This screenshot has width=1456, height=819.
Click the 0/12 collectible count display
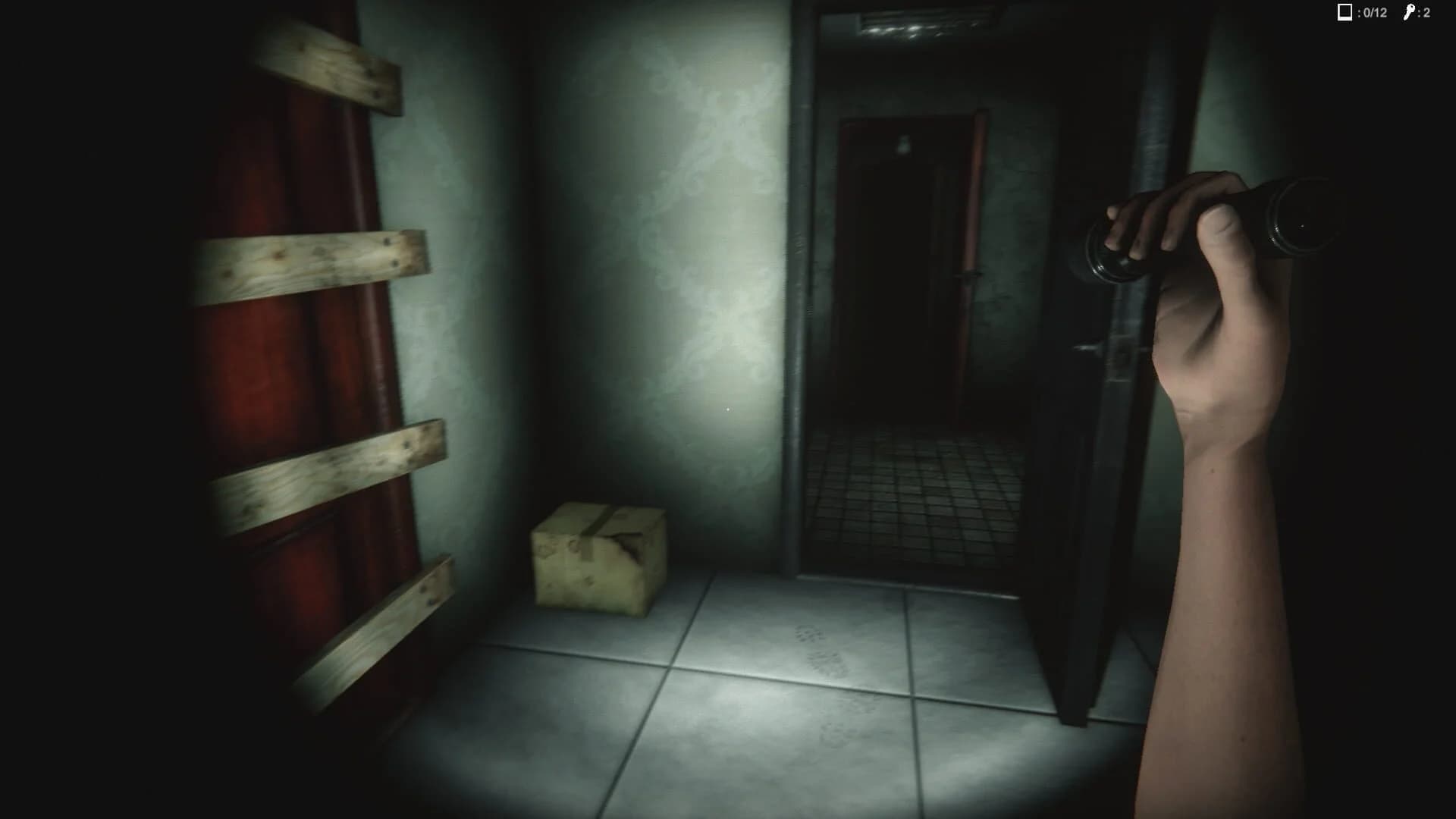click(x=1373, y=12)
